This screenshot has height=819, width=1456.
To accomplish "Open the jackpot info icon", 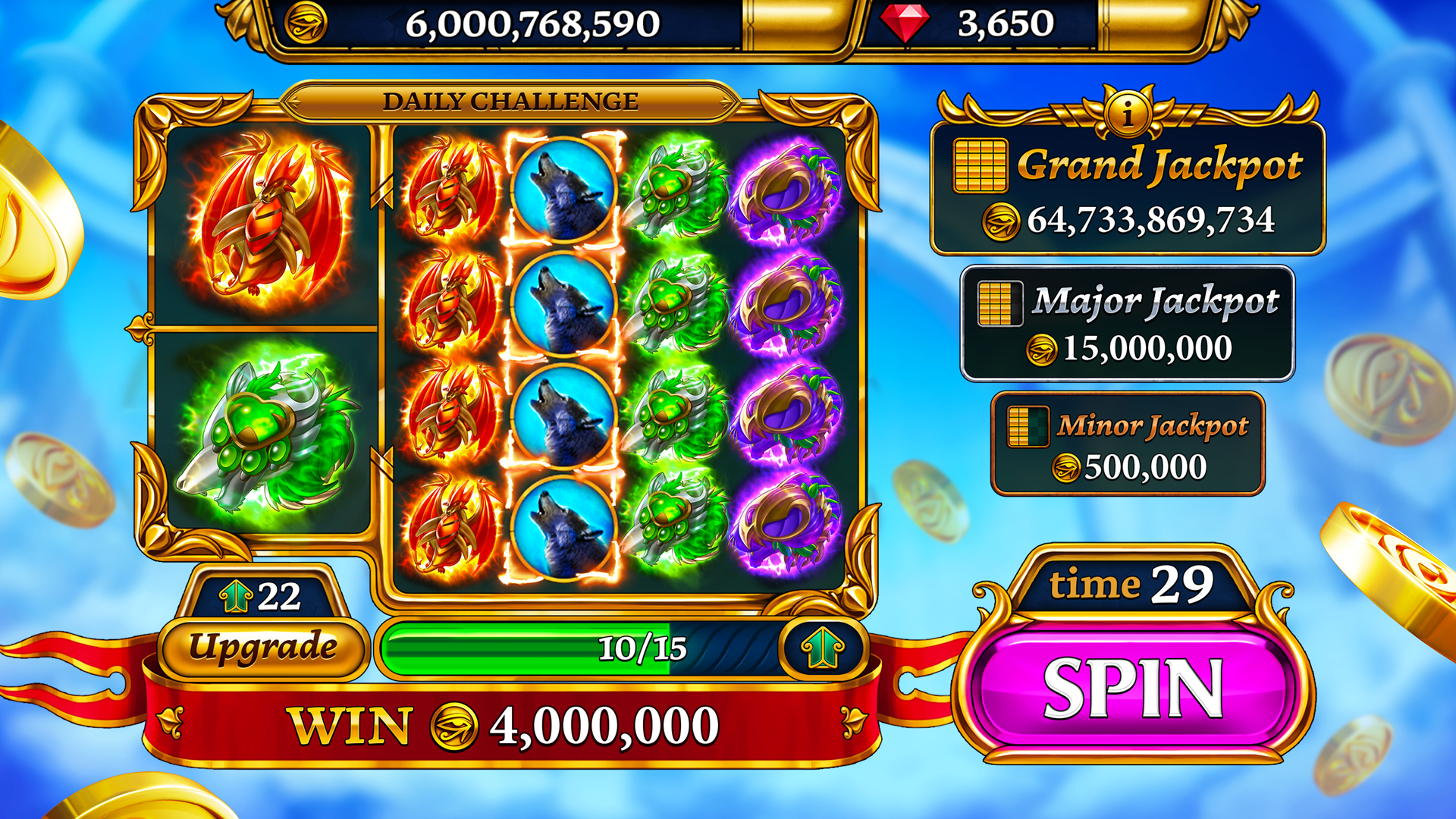I will 1128,115.
